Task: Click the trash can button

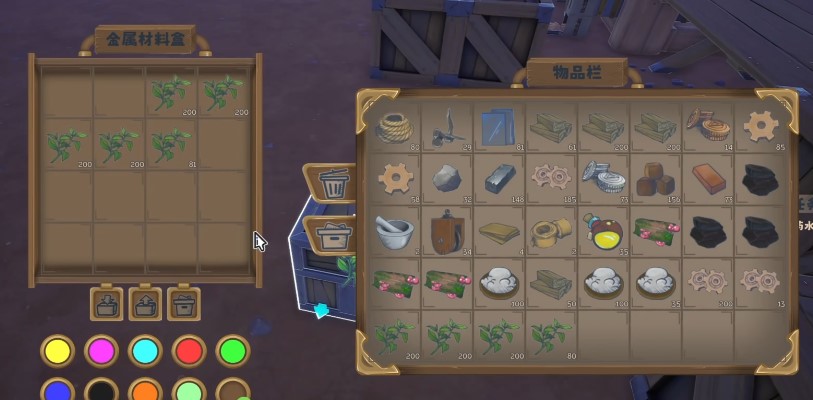Action: (332, 184)
